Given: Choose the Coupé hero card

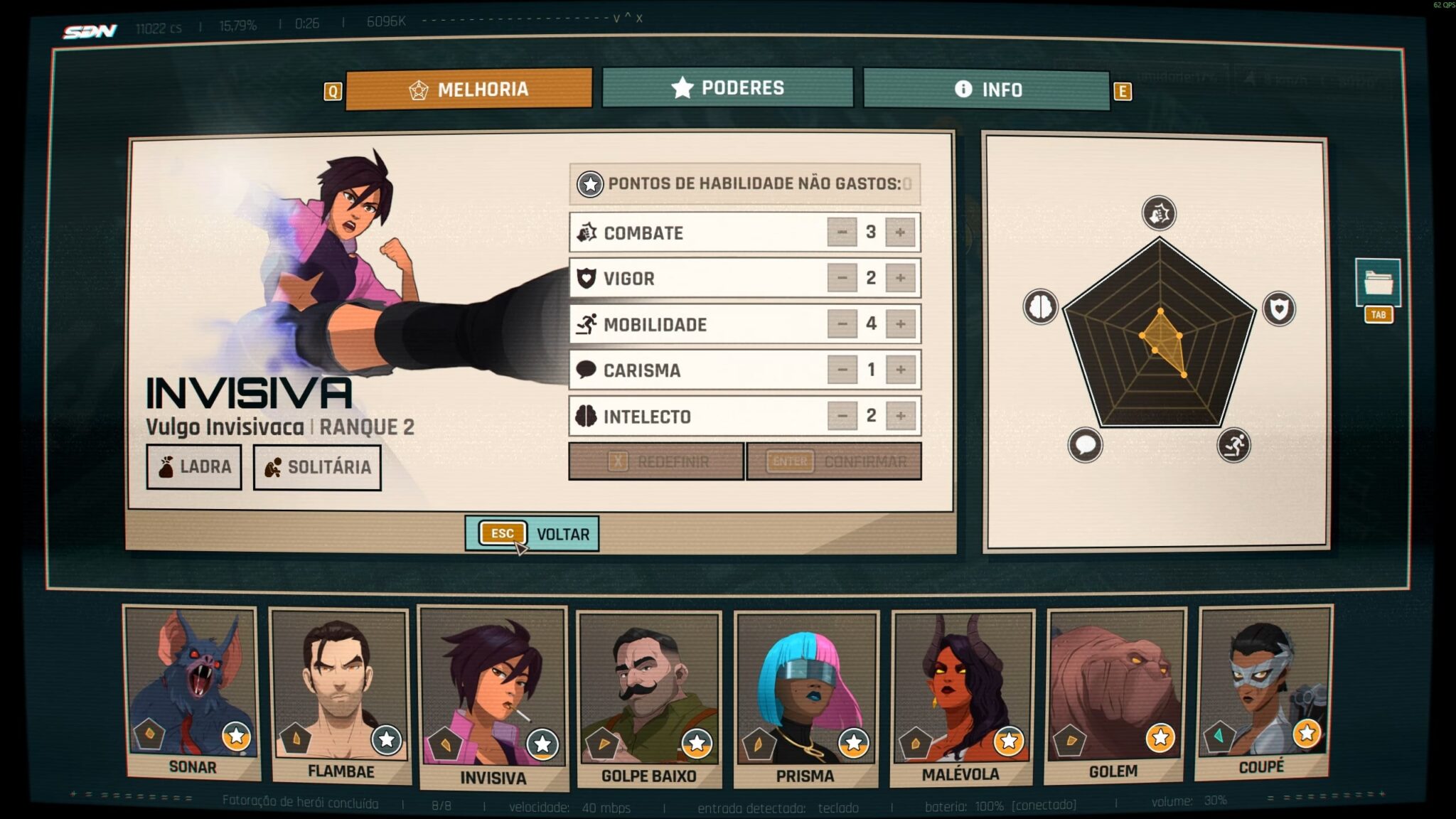Looking at the screenshot, I should pyautogui.click(x=1262, y=693).
